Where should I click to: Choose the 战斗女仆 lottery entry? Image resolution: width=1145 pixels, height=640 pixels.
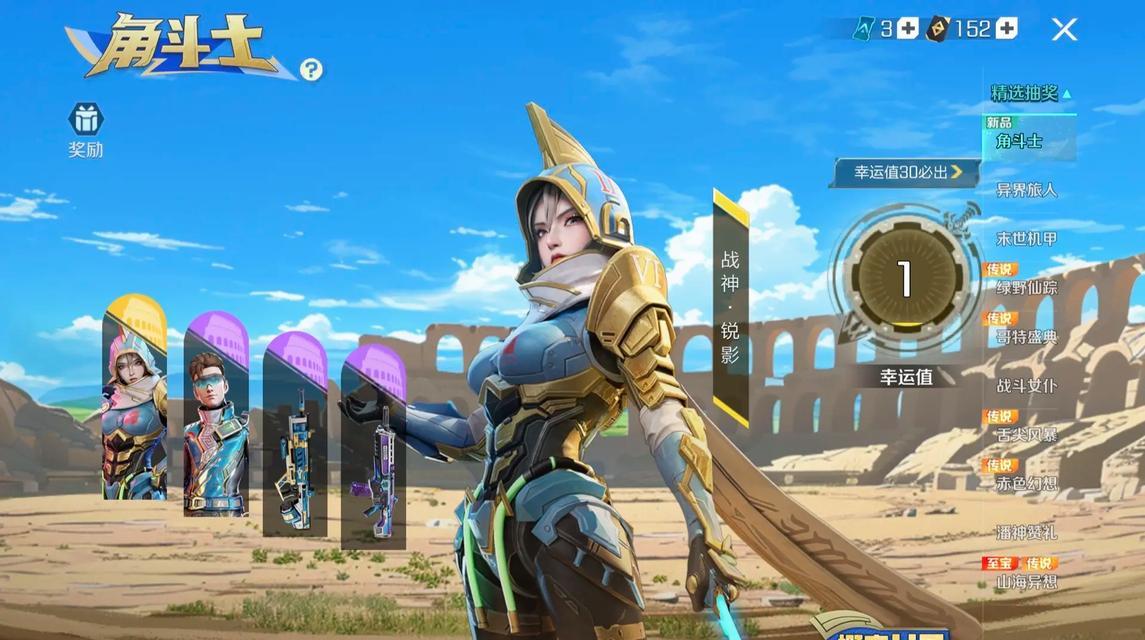point(1026,386)
